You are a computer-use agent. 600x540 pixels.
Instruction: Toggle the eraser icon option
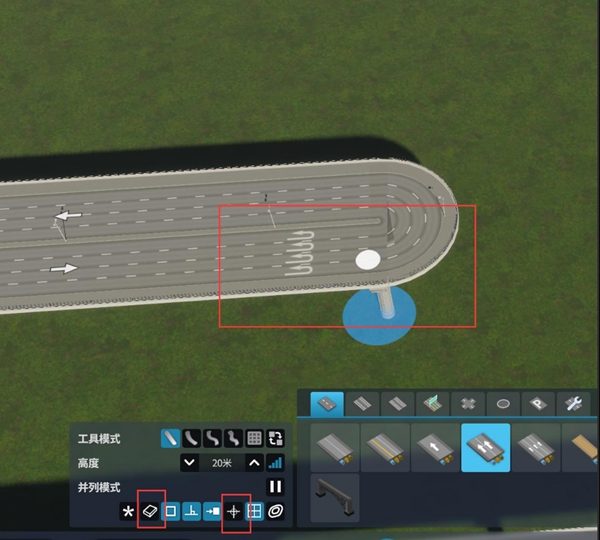point(150,511)
